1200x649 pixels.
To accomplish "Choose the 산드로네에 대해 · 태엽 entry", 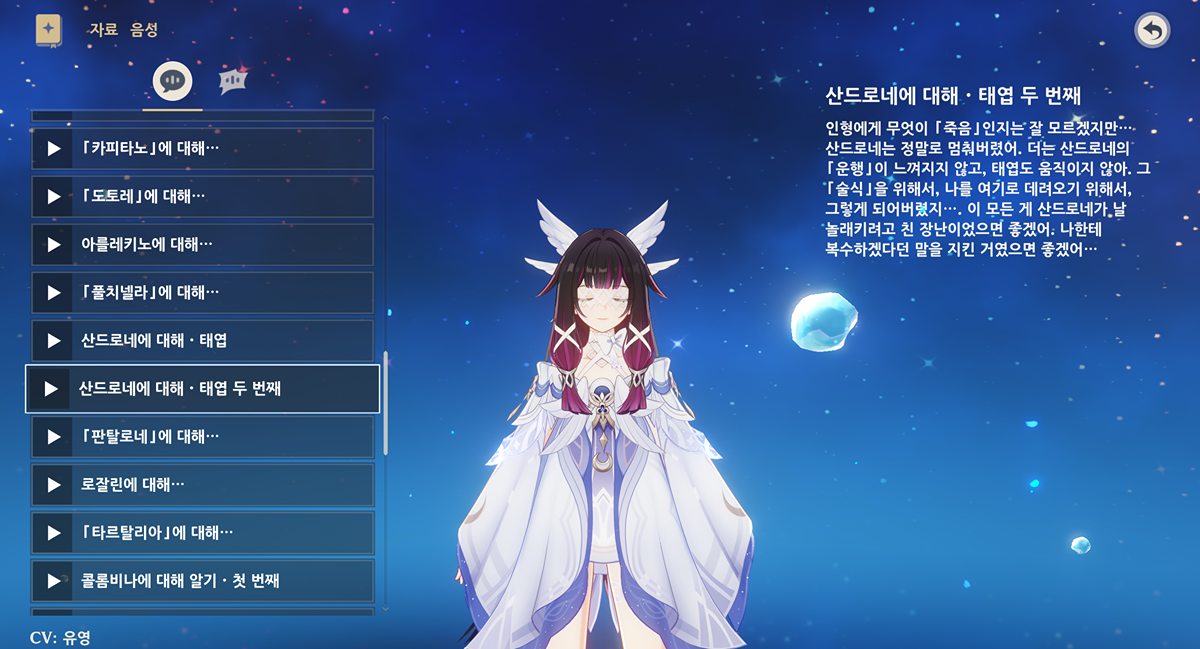I will 202,341.
